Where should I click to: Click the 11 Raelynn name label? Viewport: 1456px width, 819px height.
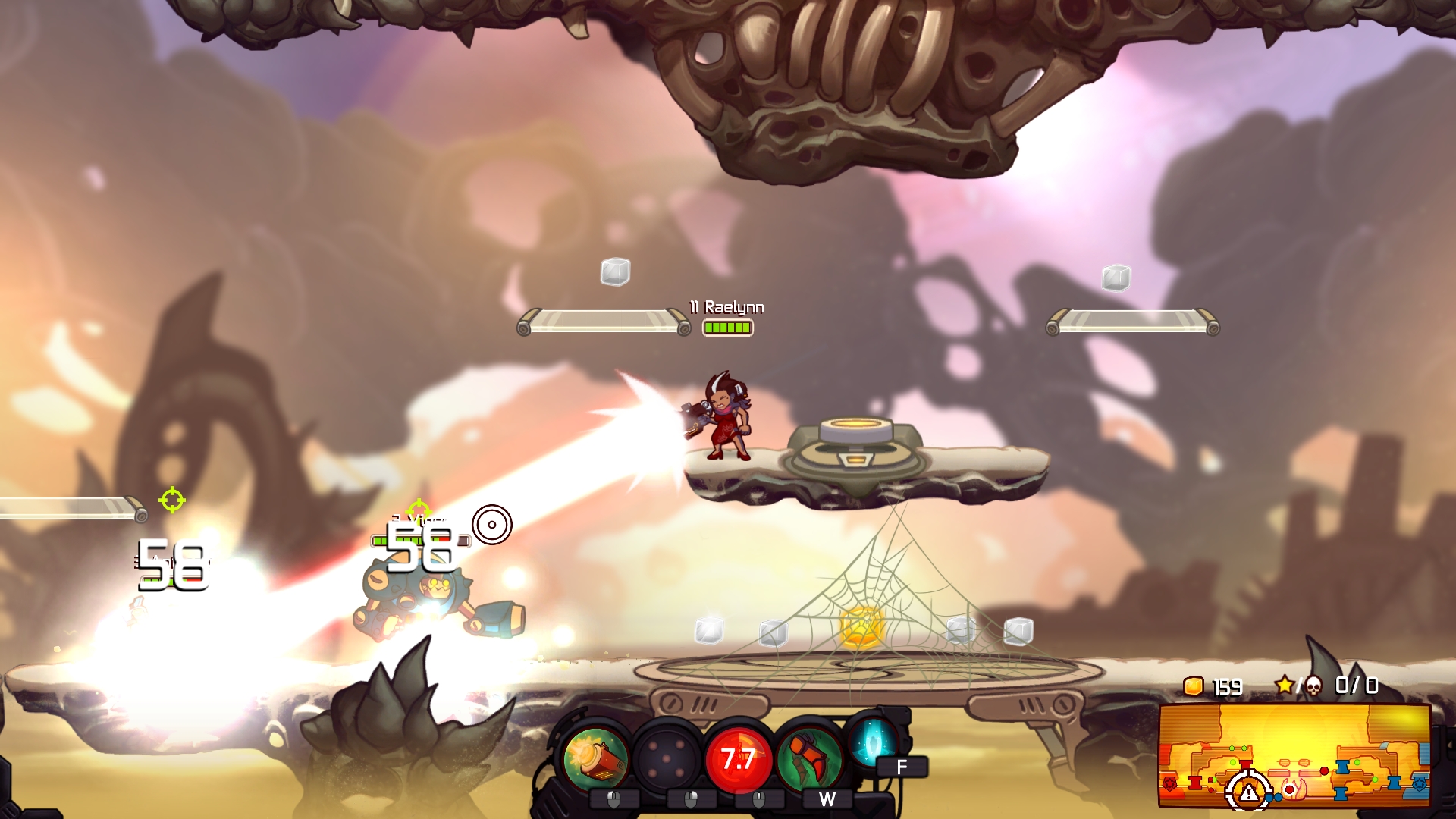[x=726, y=308]
